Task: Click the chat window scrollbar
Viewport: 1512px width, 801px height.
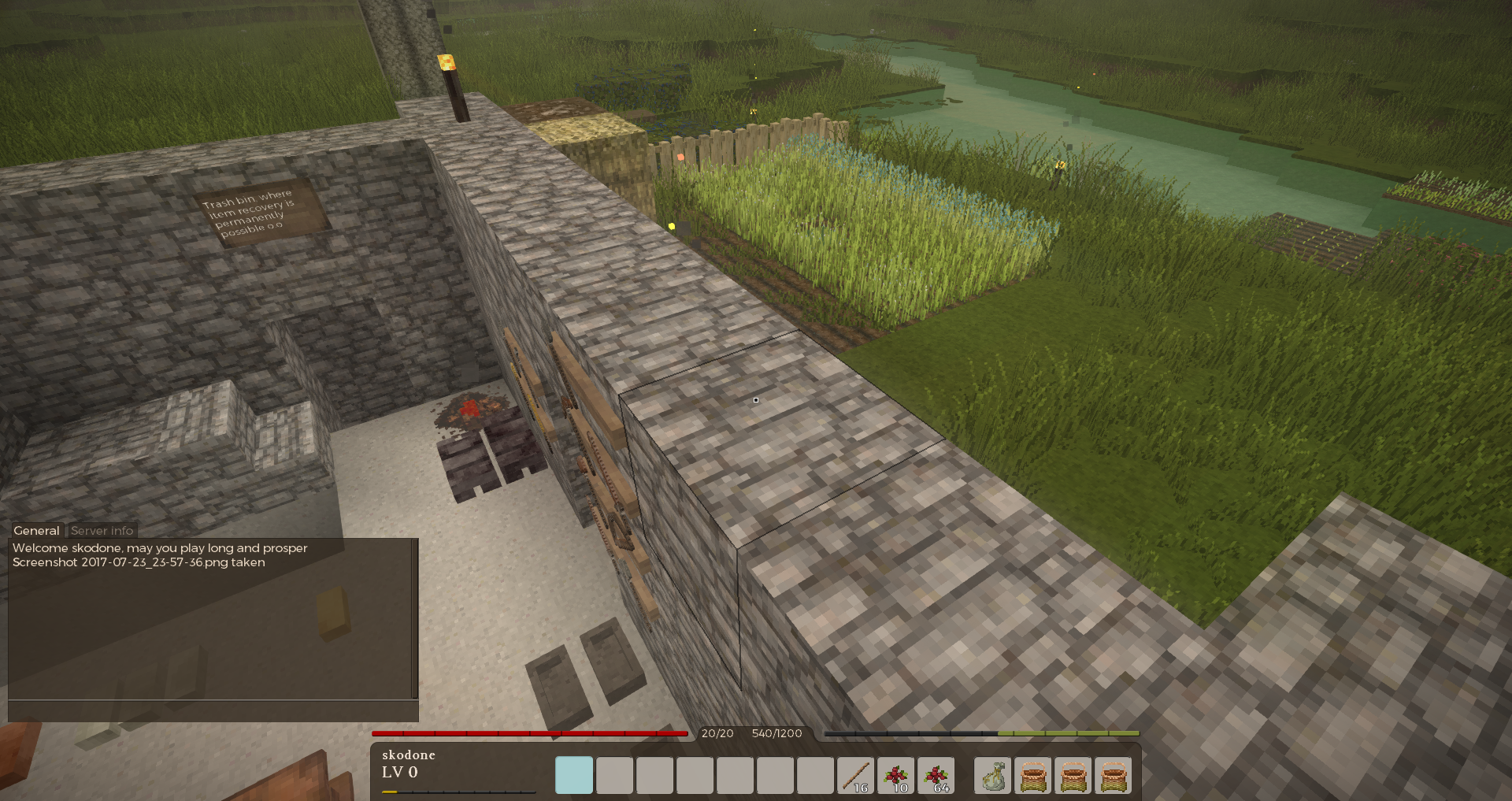Action: pos(415,618)
